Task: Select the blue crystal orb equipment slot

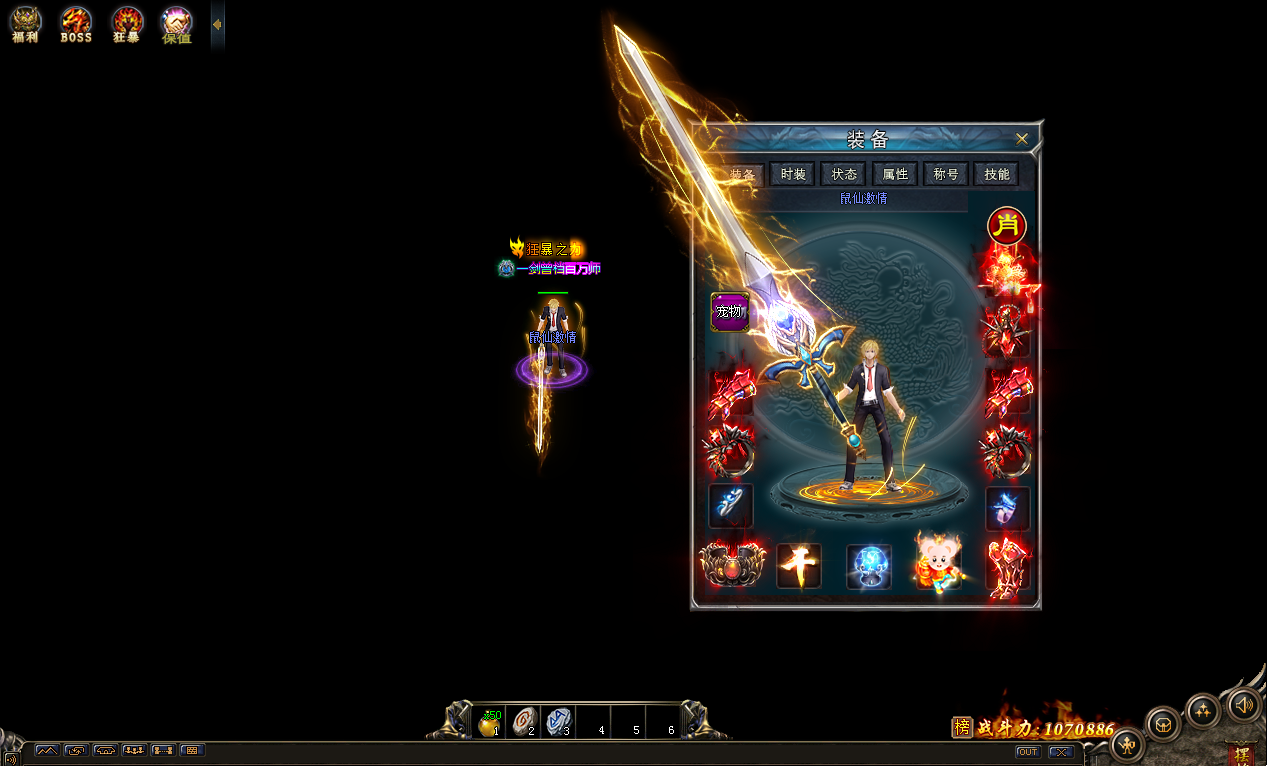Action: [869, 566]
